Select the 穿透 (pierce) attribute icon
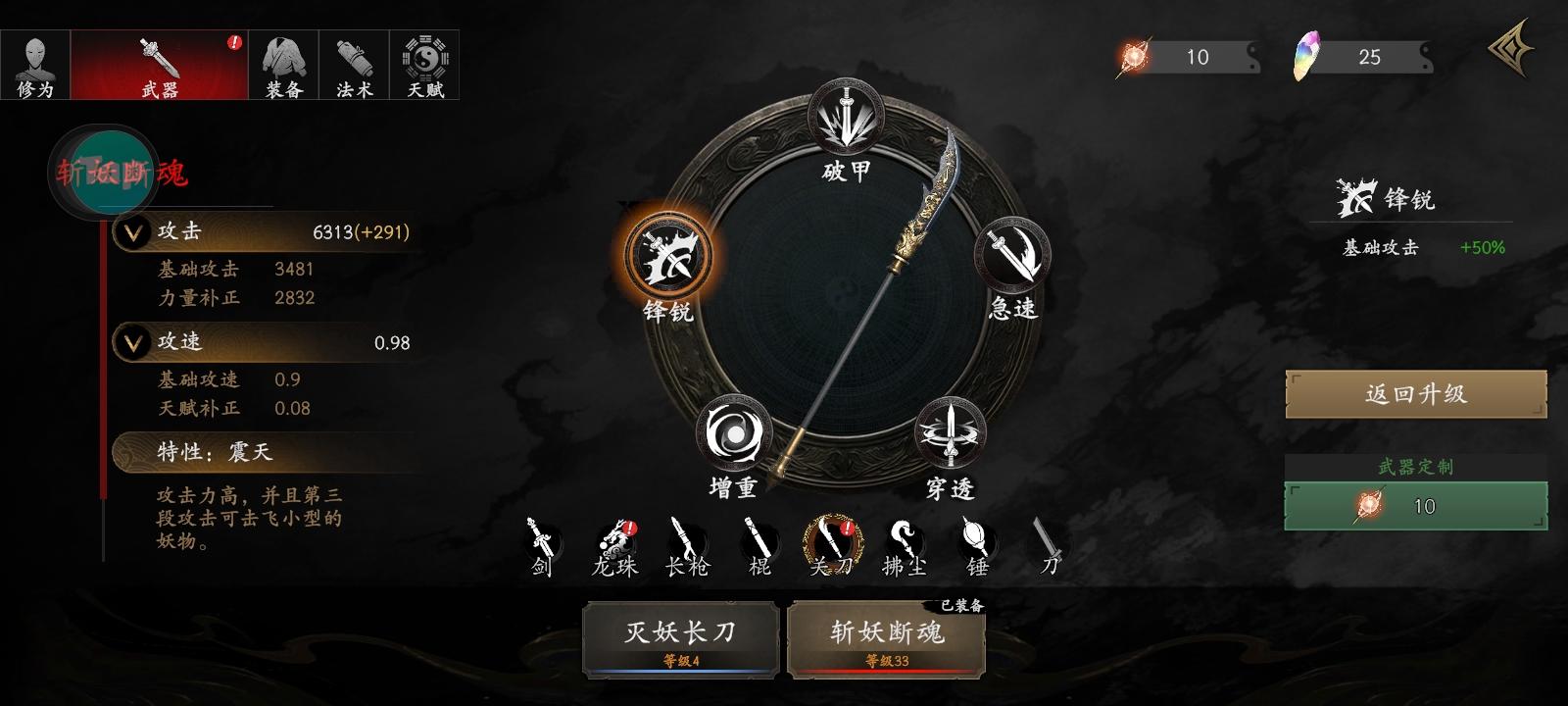 [x=949, y=431]
